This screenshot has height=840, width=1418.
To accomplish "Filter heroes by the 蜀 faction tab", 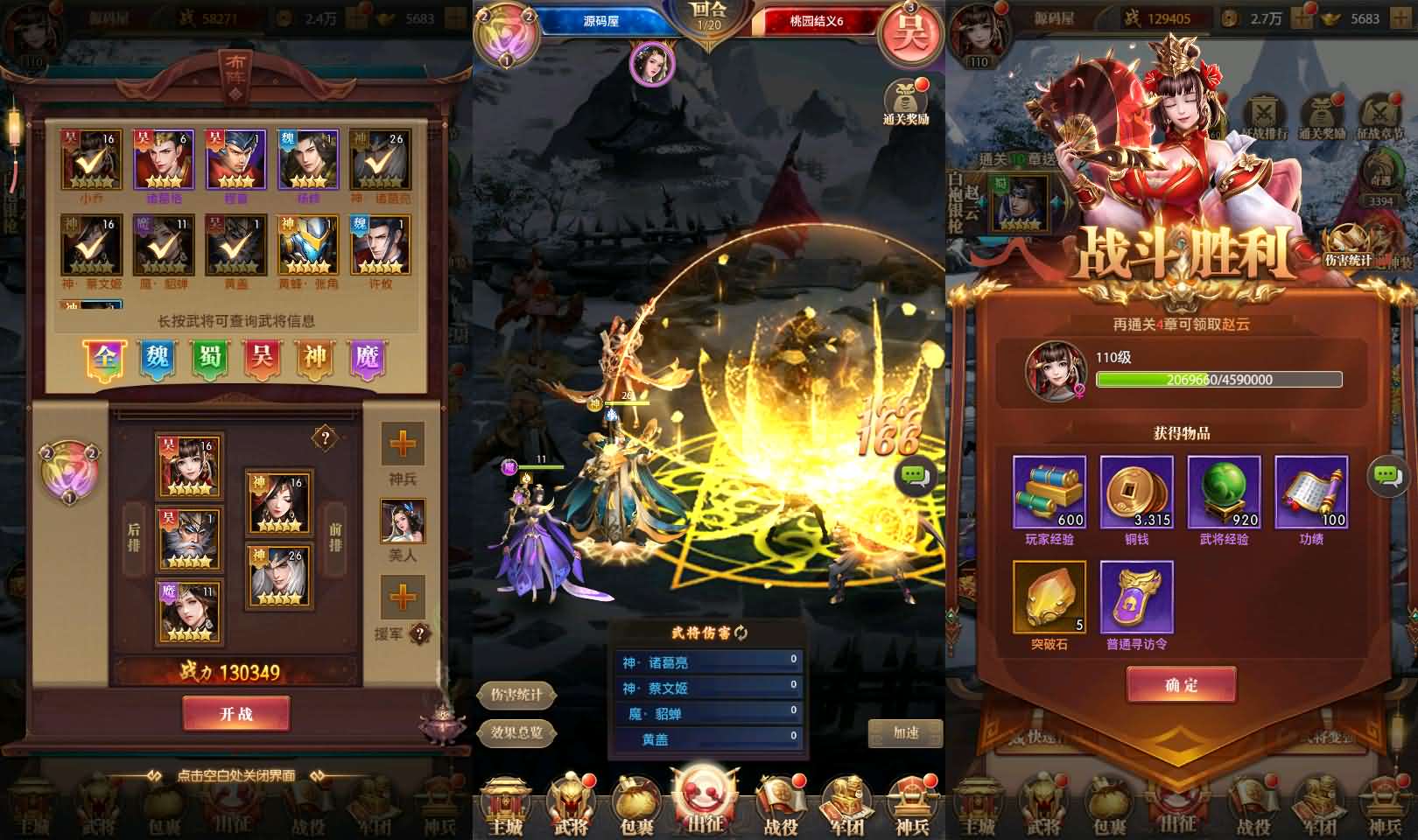I will coord(210,358).
